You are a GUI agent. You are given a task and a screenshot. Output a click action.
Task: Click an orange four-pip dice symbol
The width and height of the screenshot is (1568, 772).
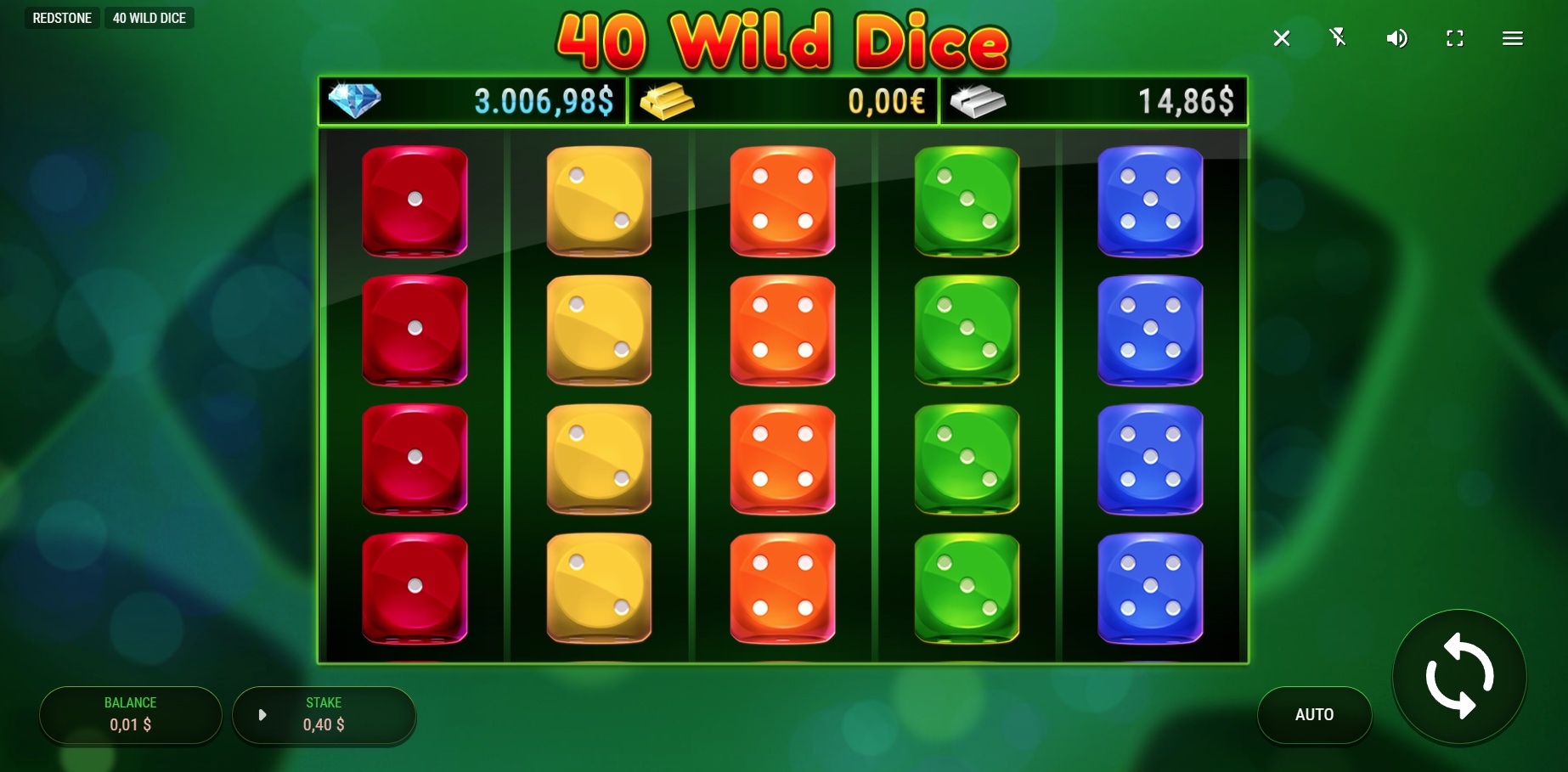tap(782, 202)
